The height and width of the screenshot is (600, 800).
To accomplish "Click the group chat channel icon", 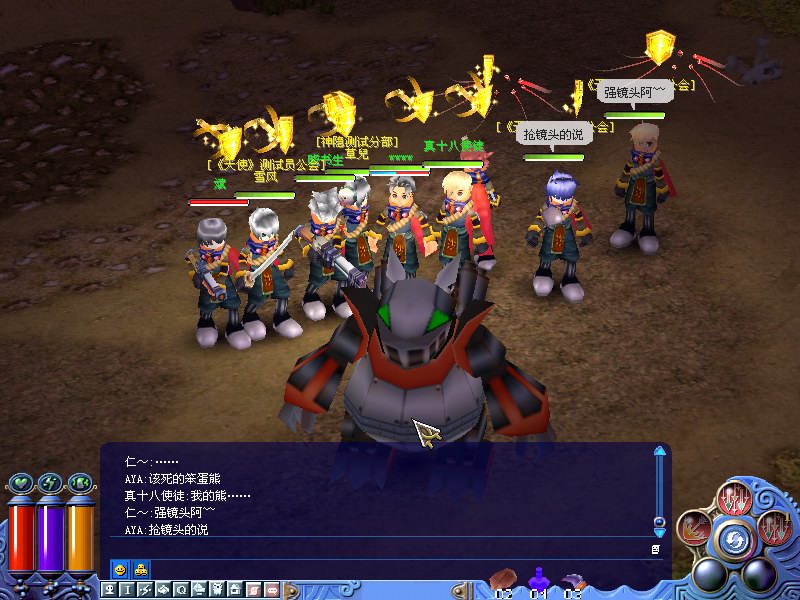I will [x=141, y=569].
